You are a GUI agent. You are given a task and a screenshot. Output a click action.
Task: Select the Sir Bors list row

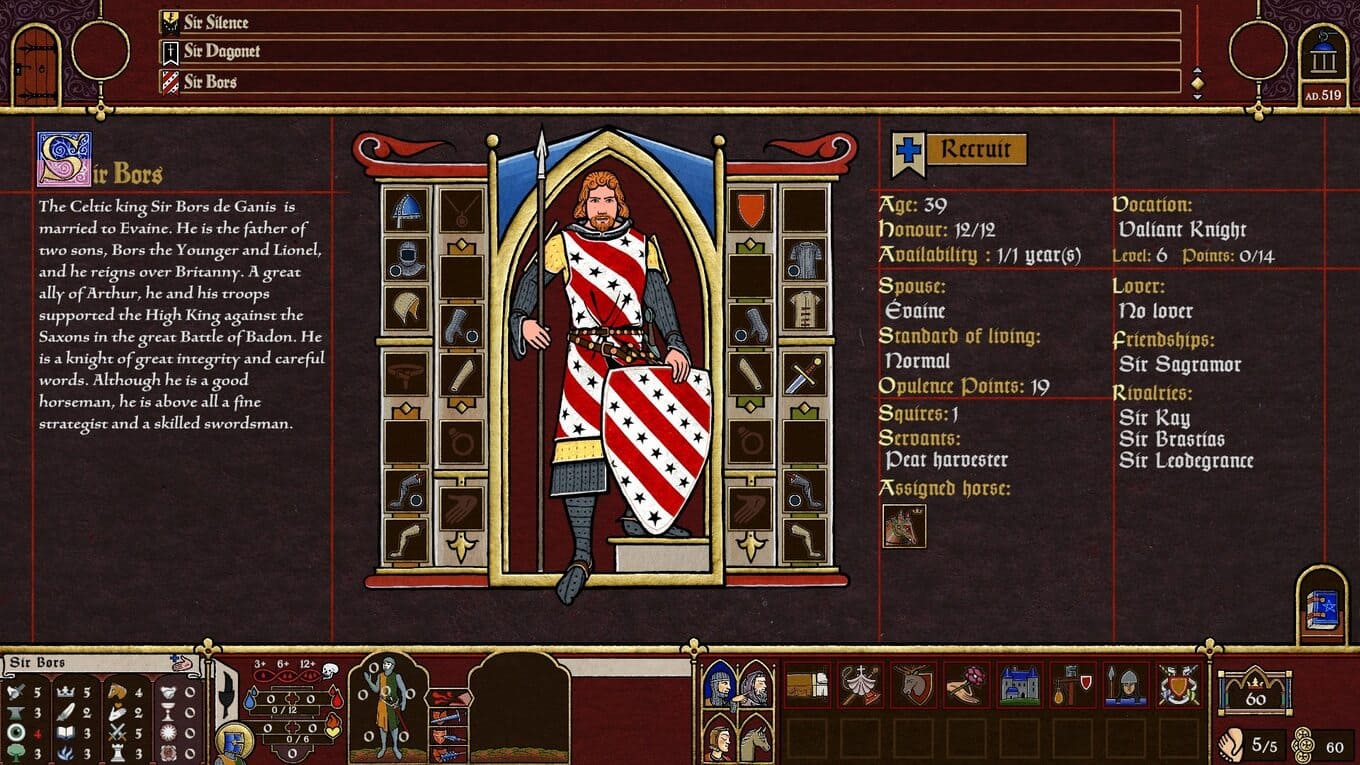[670, 81]
